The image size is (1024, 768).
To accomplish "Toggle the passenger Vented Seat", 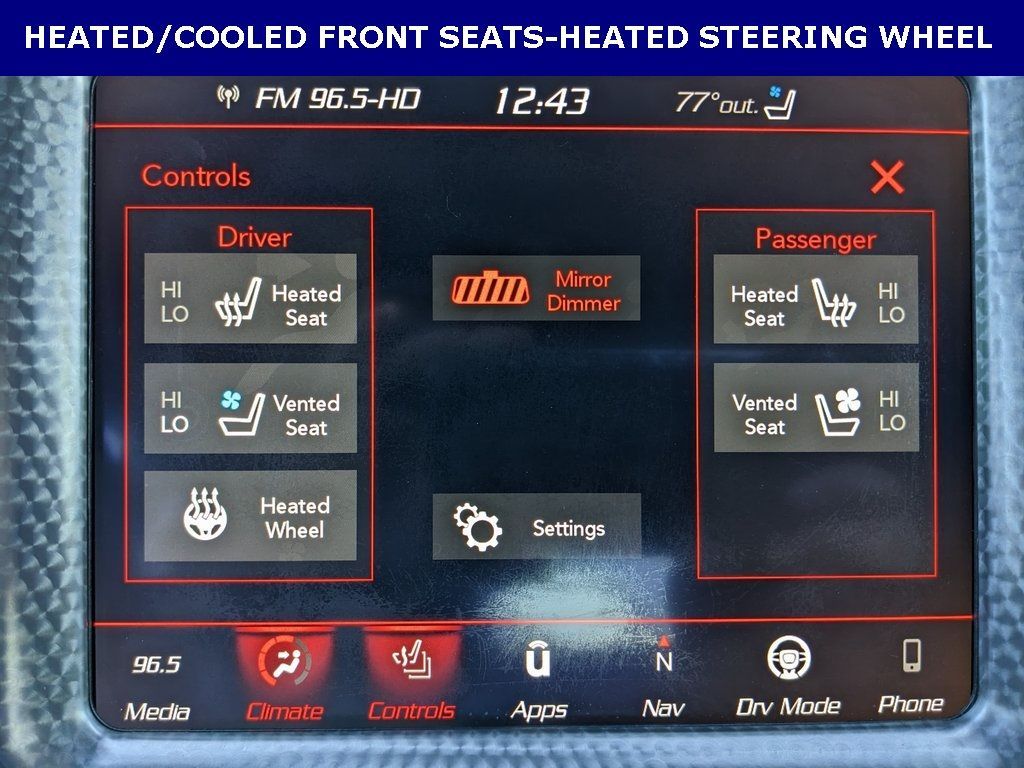I will coord(815,408).
